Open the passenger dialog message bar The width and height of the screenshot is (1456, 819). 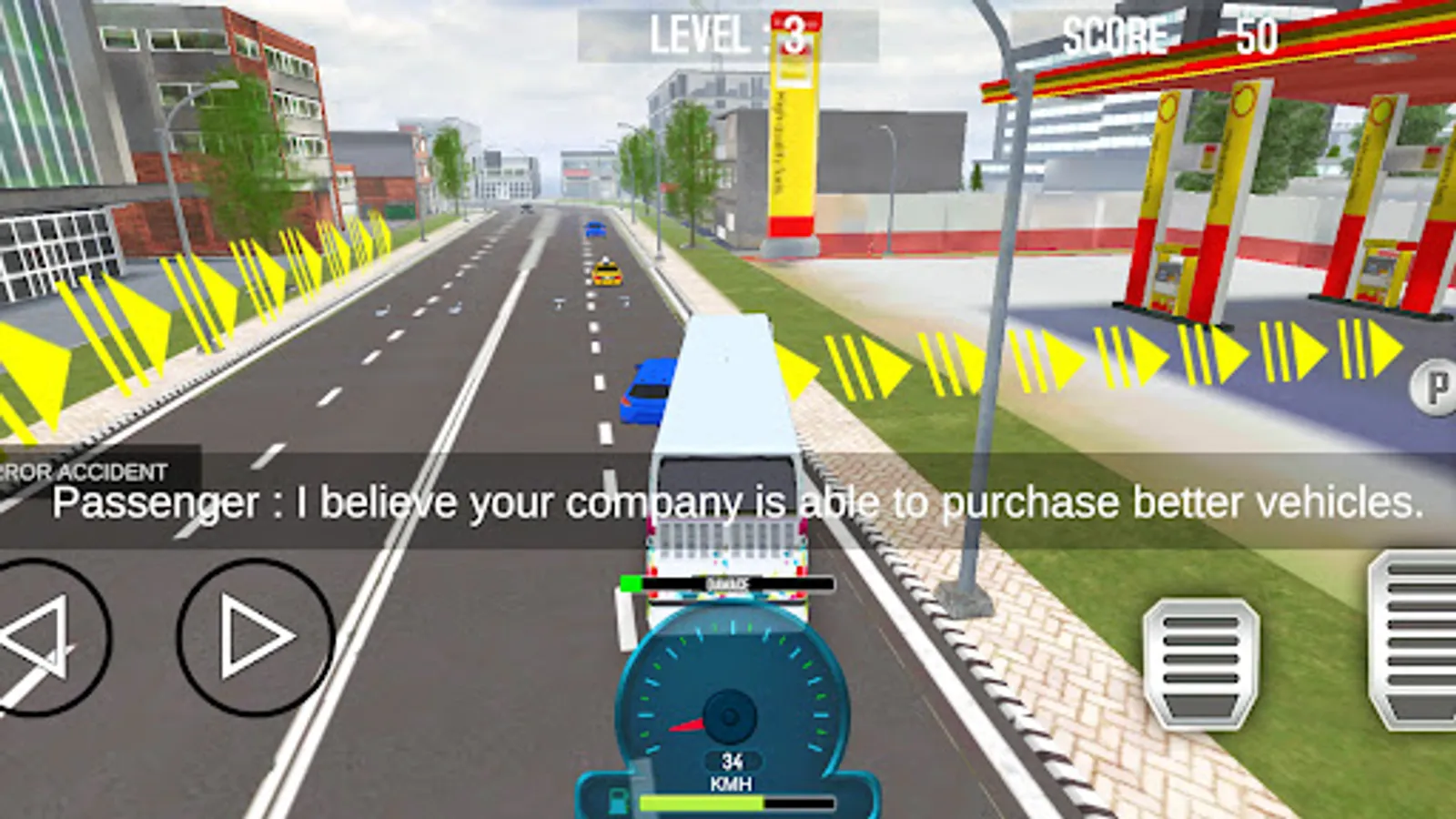[x=728, y=500]
